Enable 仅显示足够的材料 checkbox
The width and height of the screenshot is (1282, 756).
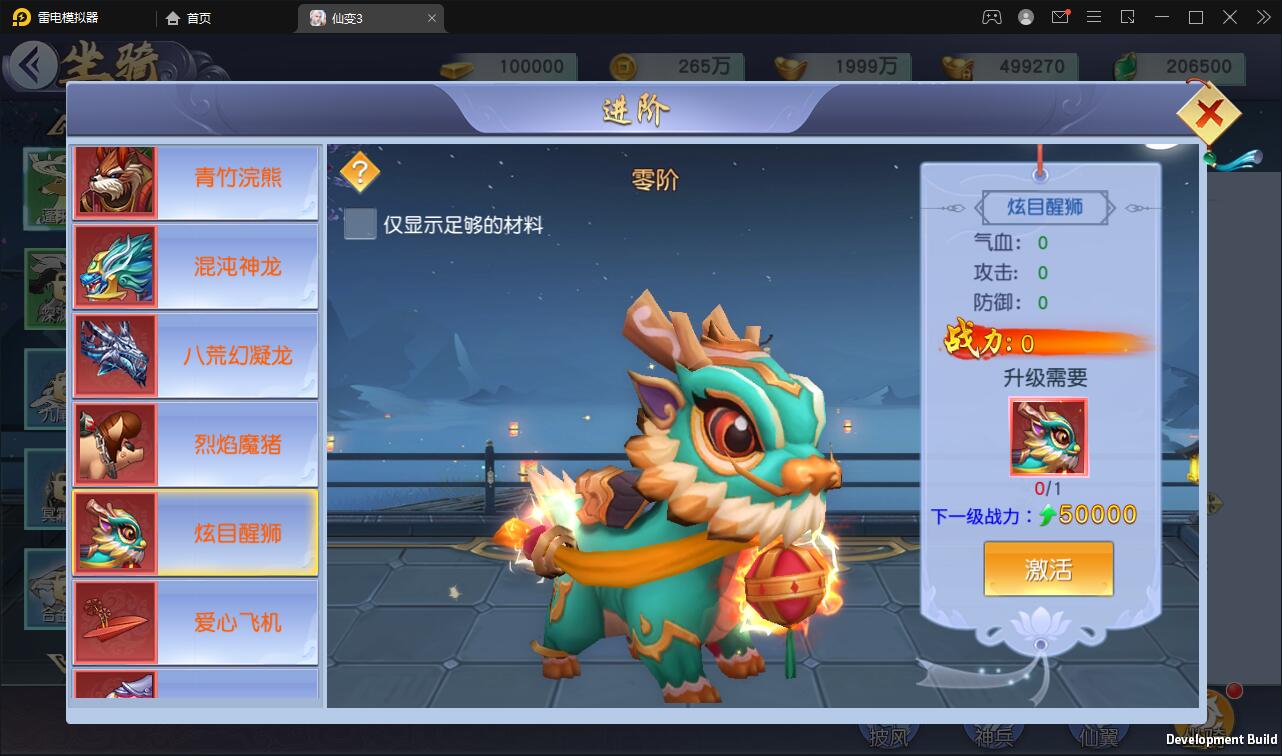tap(360, 225)
